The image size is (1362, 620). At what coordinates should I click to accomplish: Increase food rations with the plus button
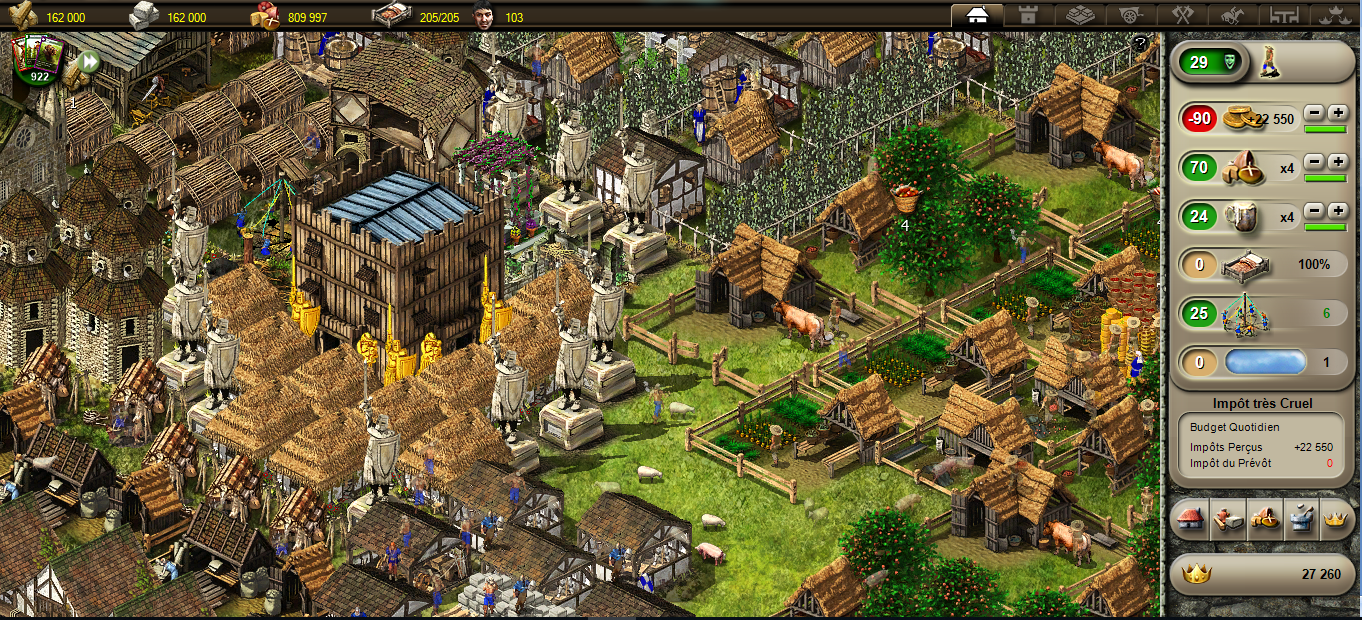(x=1337, y=162)
